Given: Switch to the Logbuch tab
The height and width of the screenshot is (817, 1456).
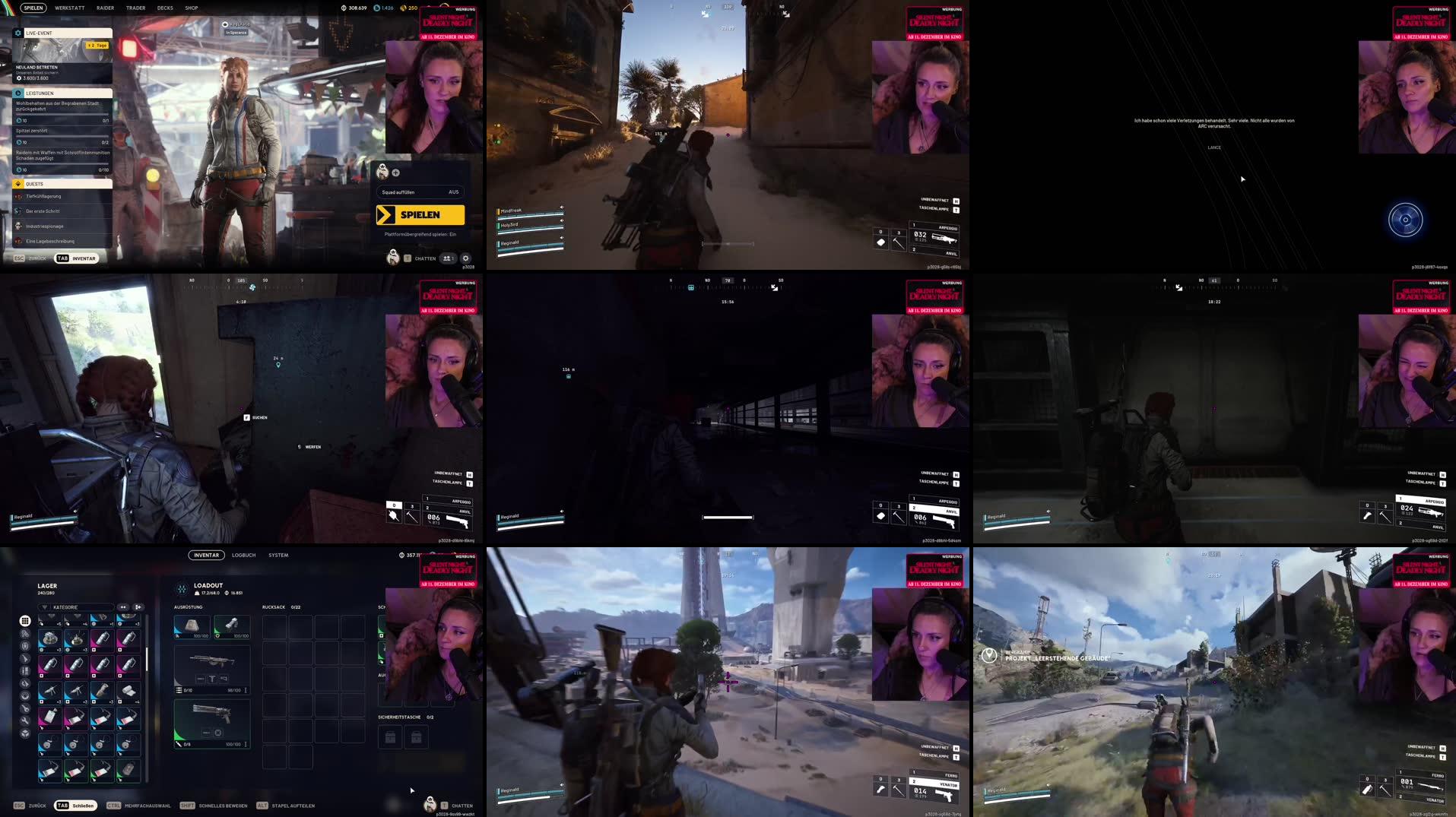Looking at the screenshot, I should pyautogui.click(x=244, y=555).
